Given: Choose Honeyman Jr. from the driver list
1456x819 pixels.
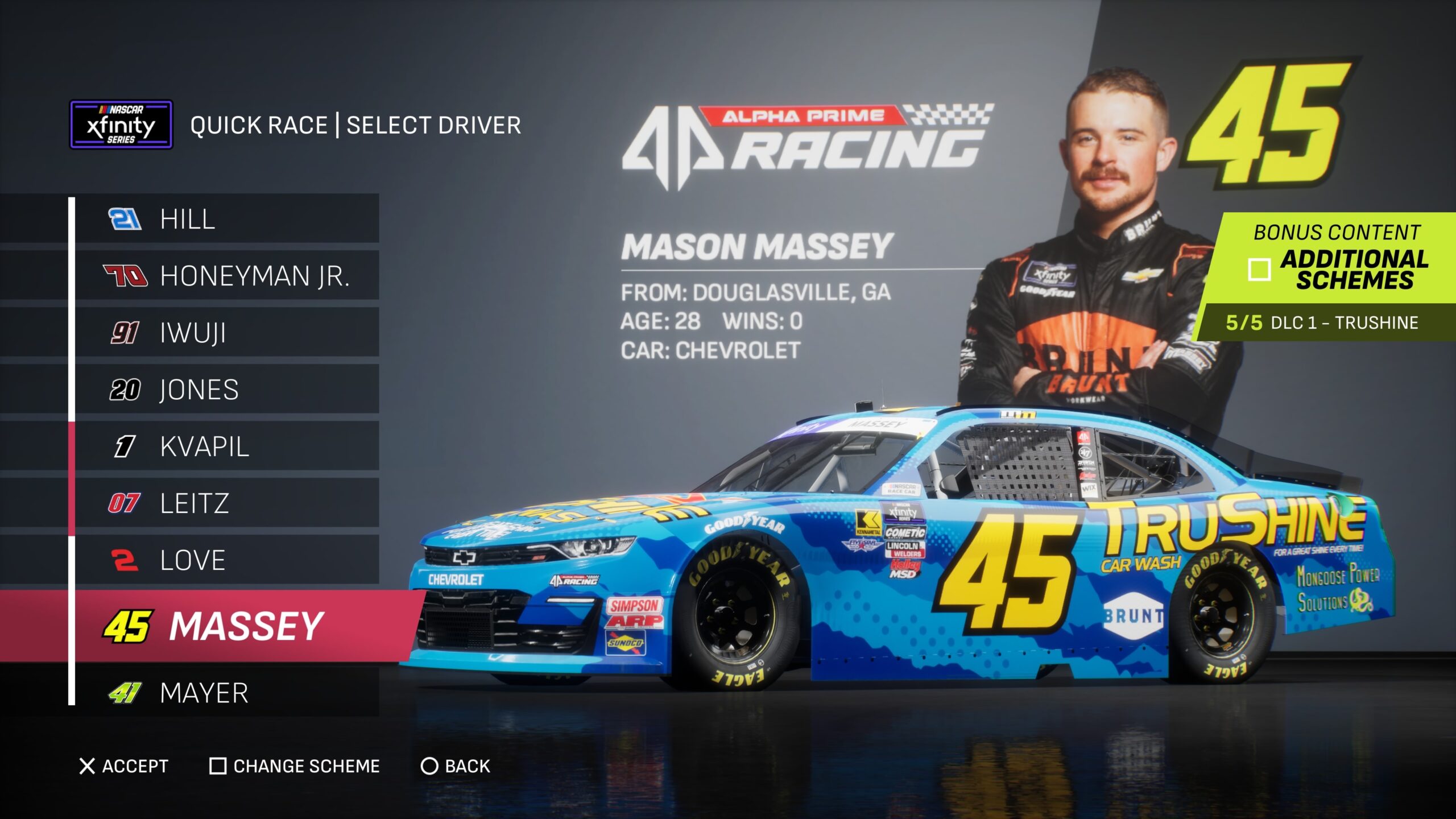Looking at the screenshot, I should coord(226,276).
